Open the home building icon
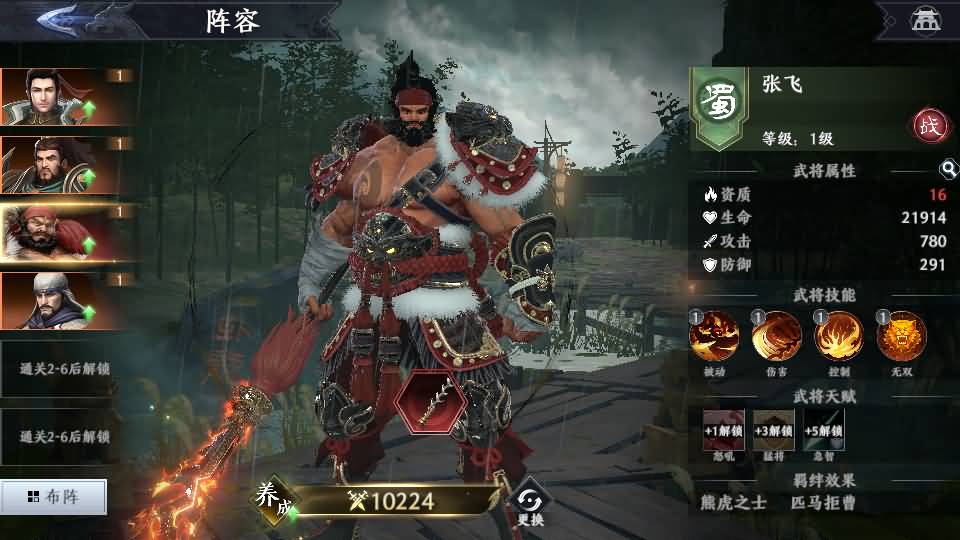This screenshot has height=540, width=960. [923, 19]
